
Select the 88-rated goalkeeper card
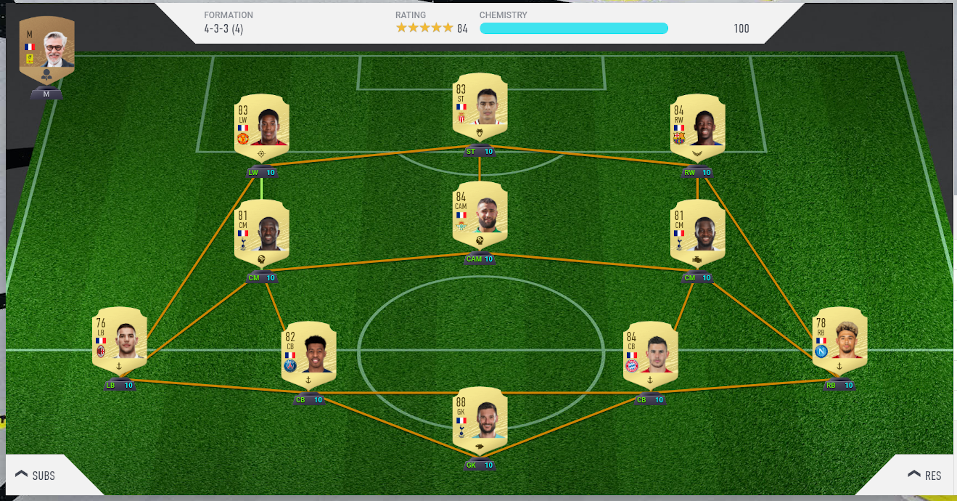coord(480,422)
